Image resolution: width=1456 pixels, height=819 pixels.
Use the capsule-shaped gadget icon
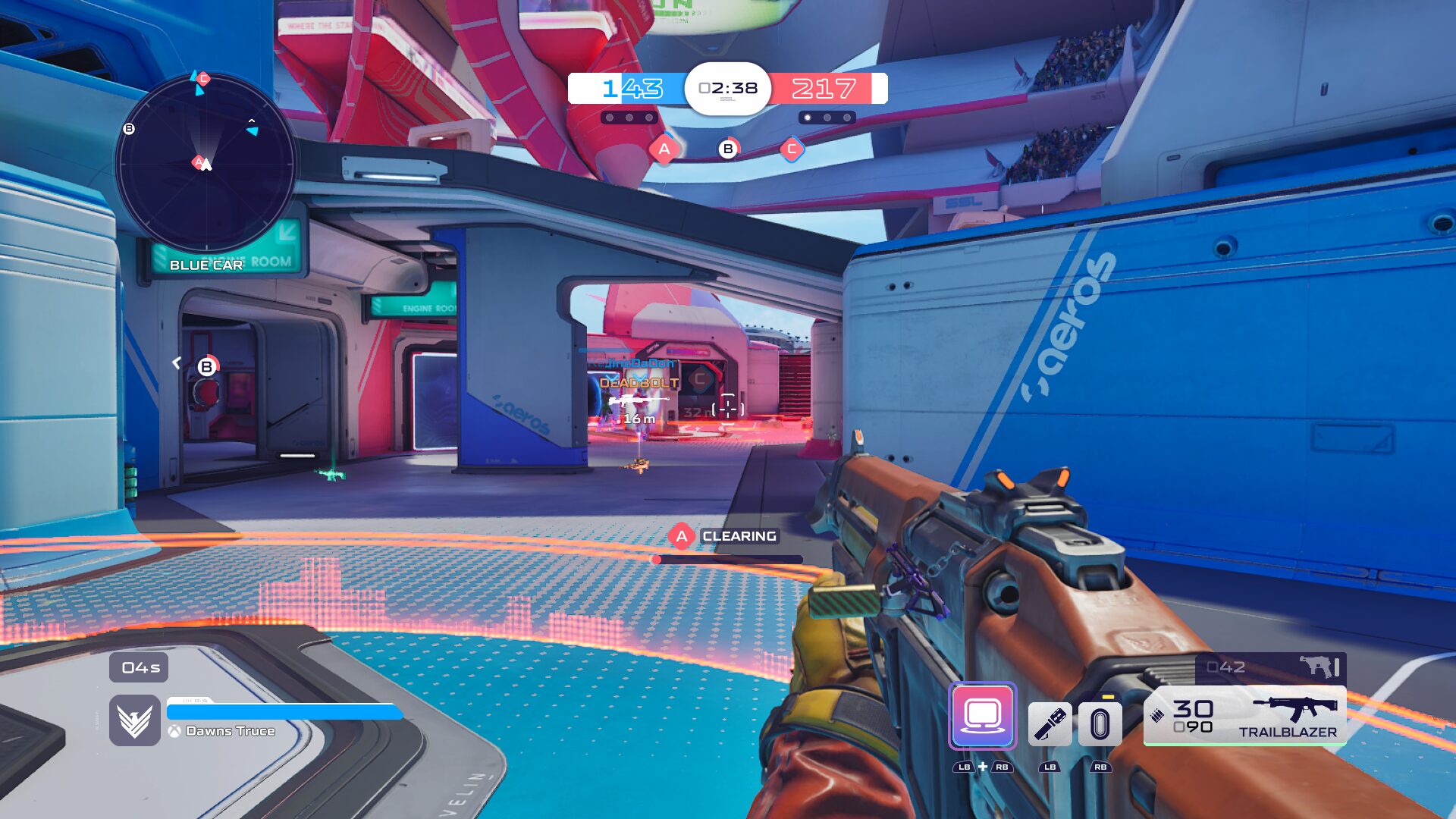(1100, 724)
